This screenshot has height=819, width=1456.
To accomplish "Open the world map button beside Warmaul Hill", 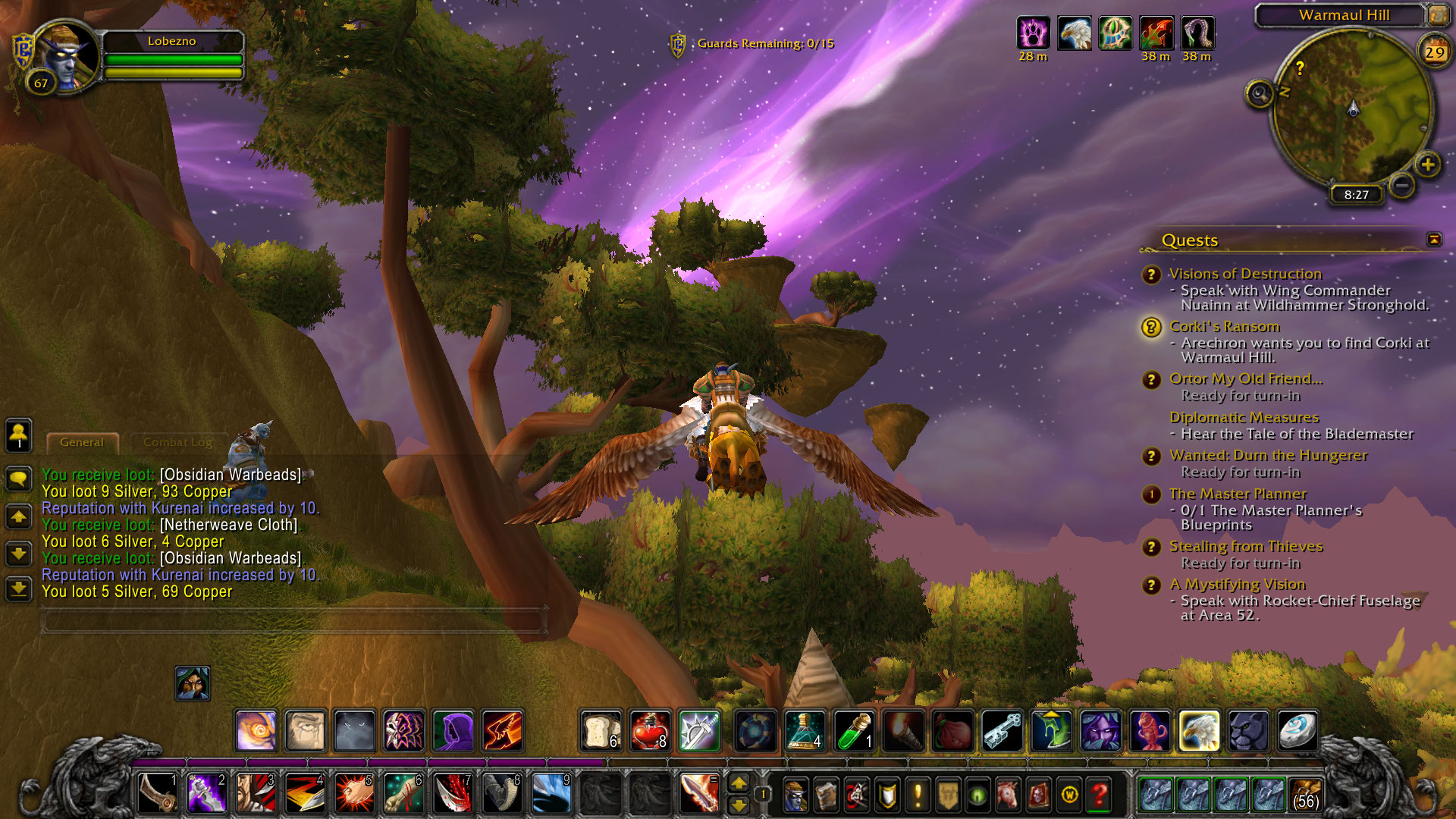I will [1437, 14].
